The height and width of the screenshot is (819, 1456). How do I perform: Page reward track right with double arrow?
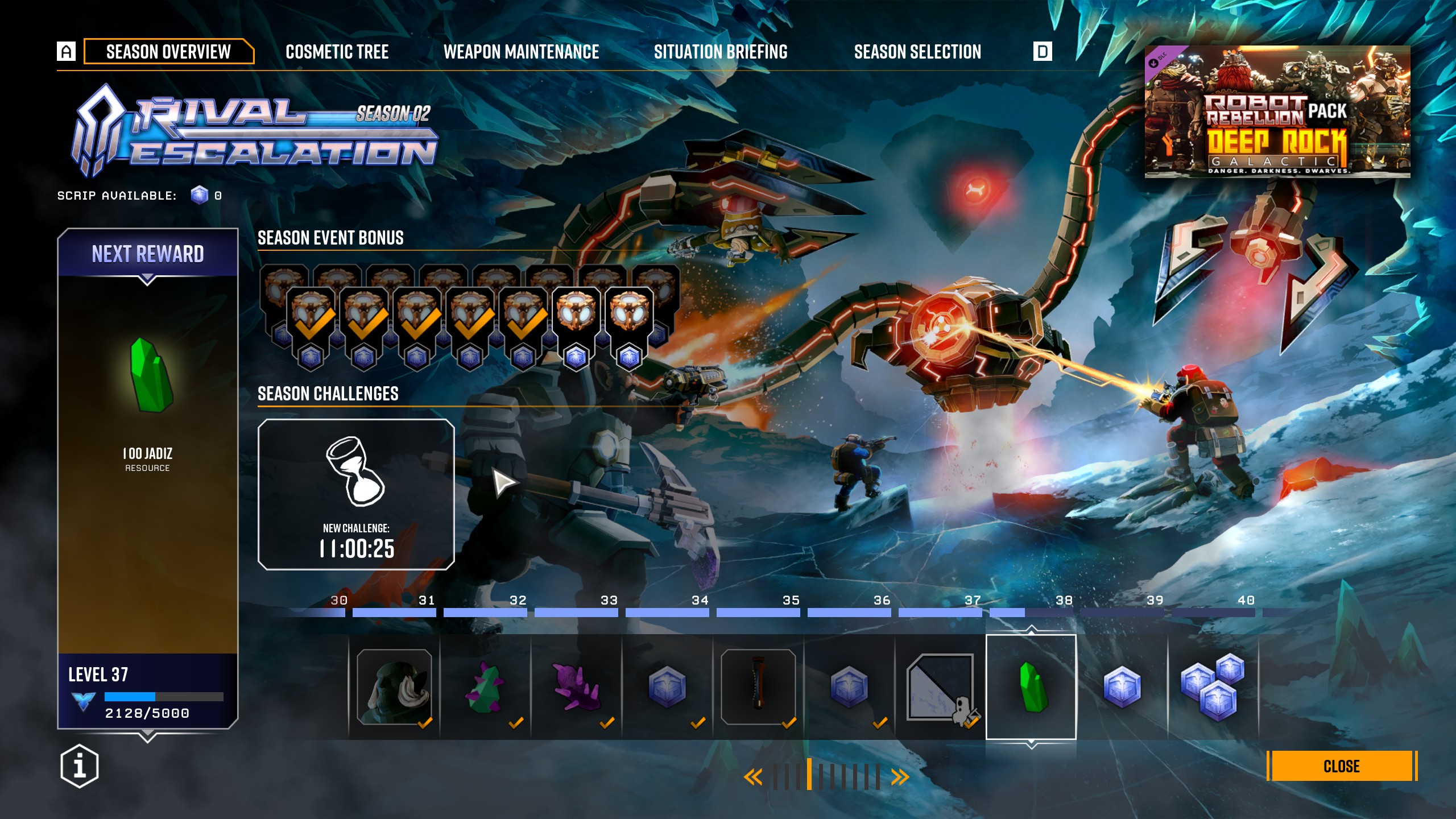[900, 777]
